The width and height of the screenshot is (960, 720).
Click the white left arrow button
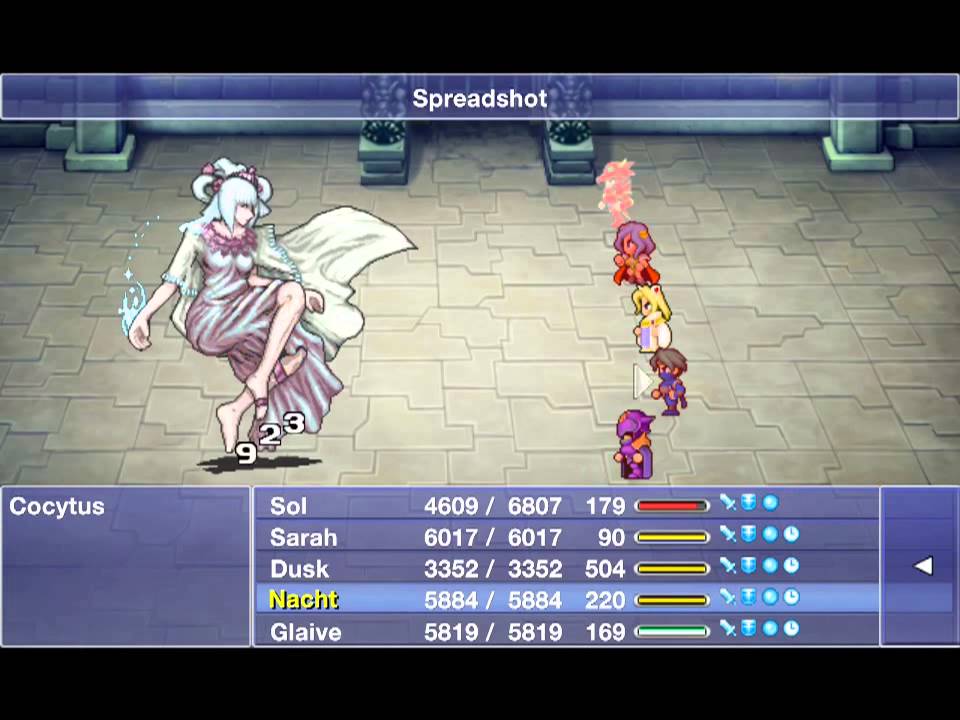coord(923,566)
